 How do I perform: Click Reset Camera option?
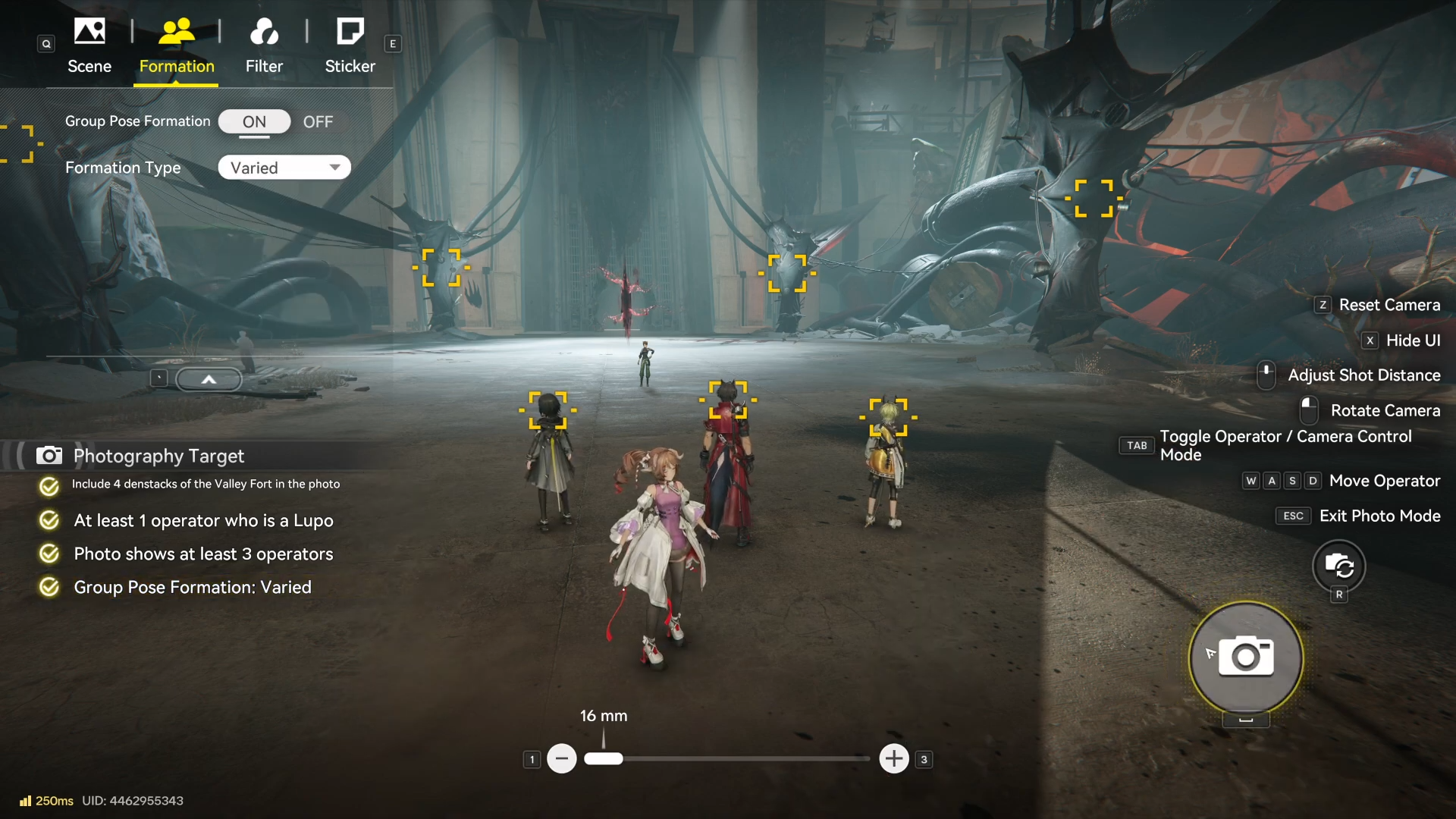(x=1389, y=305)
